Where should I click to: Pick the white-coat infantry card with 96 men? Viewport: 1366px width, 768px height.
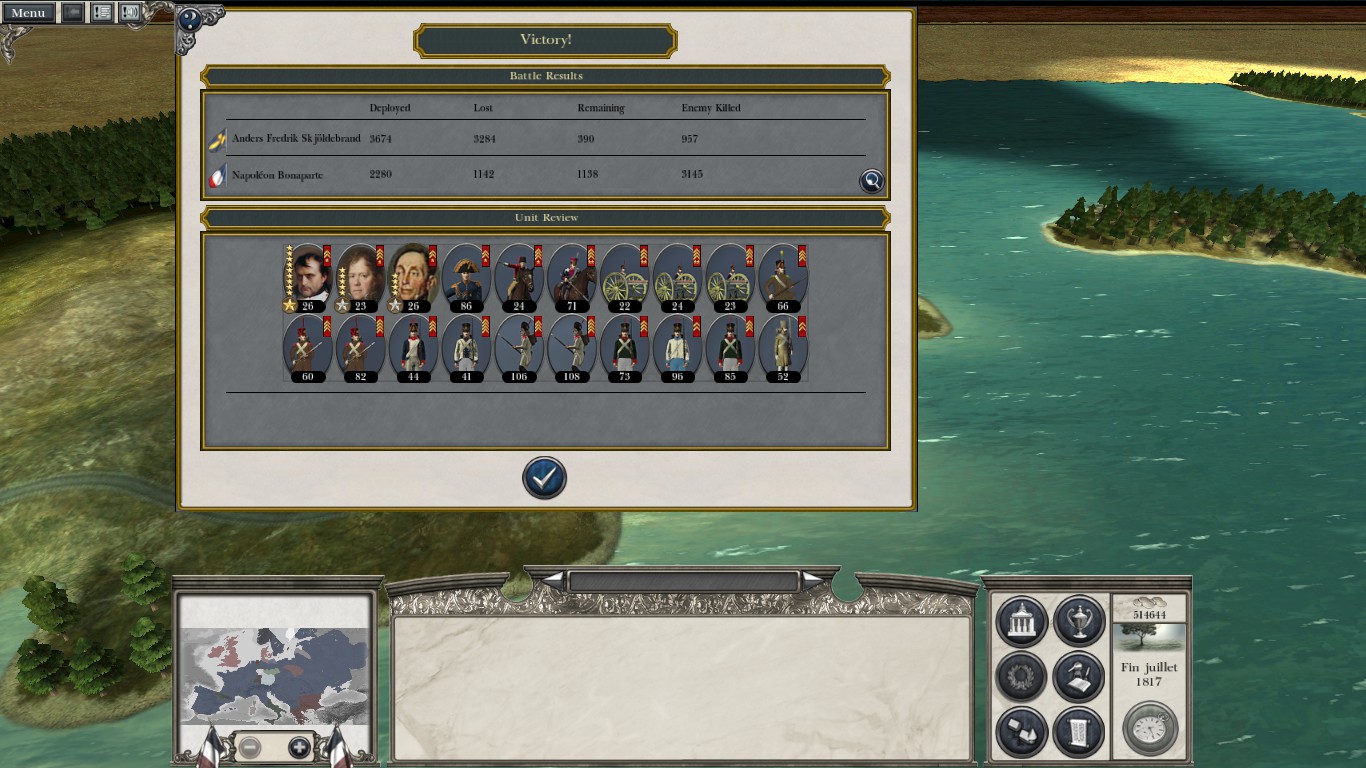(678, 348)
